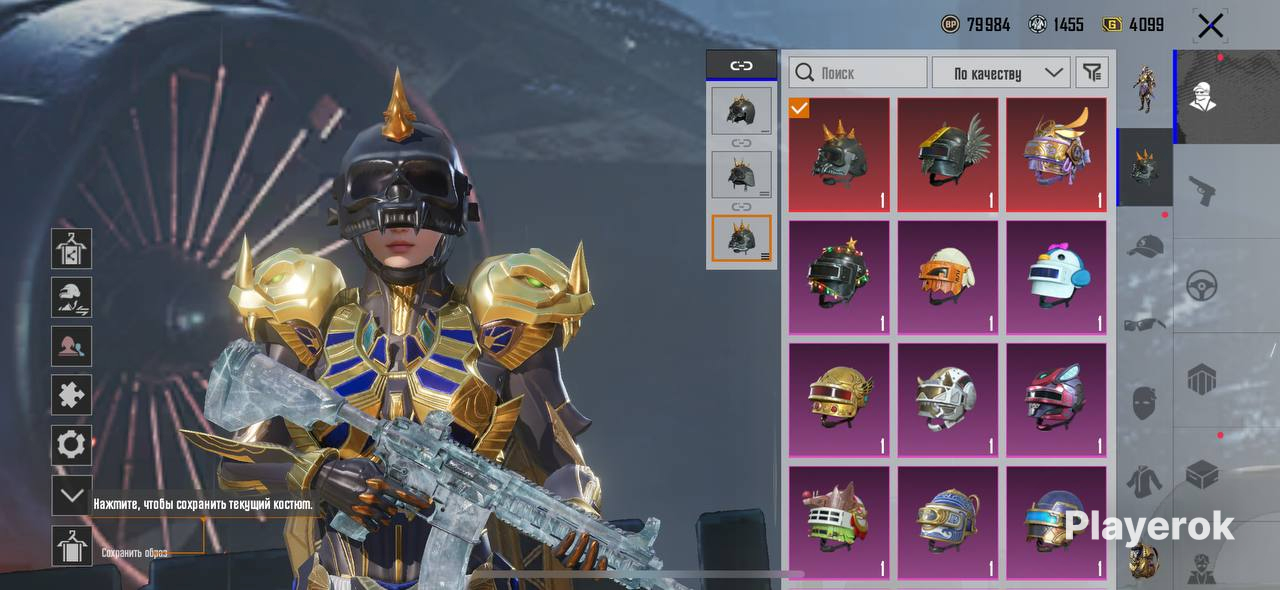Screen dimensions: 1280x590
Task: Open the filter options button
Action: tap(1092, 73)
